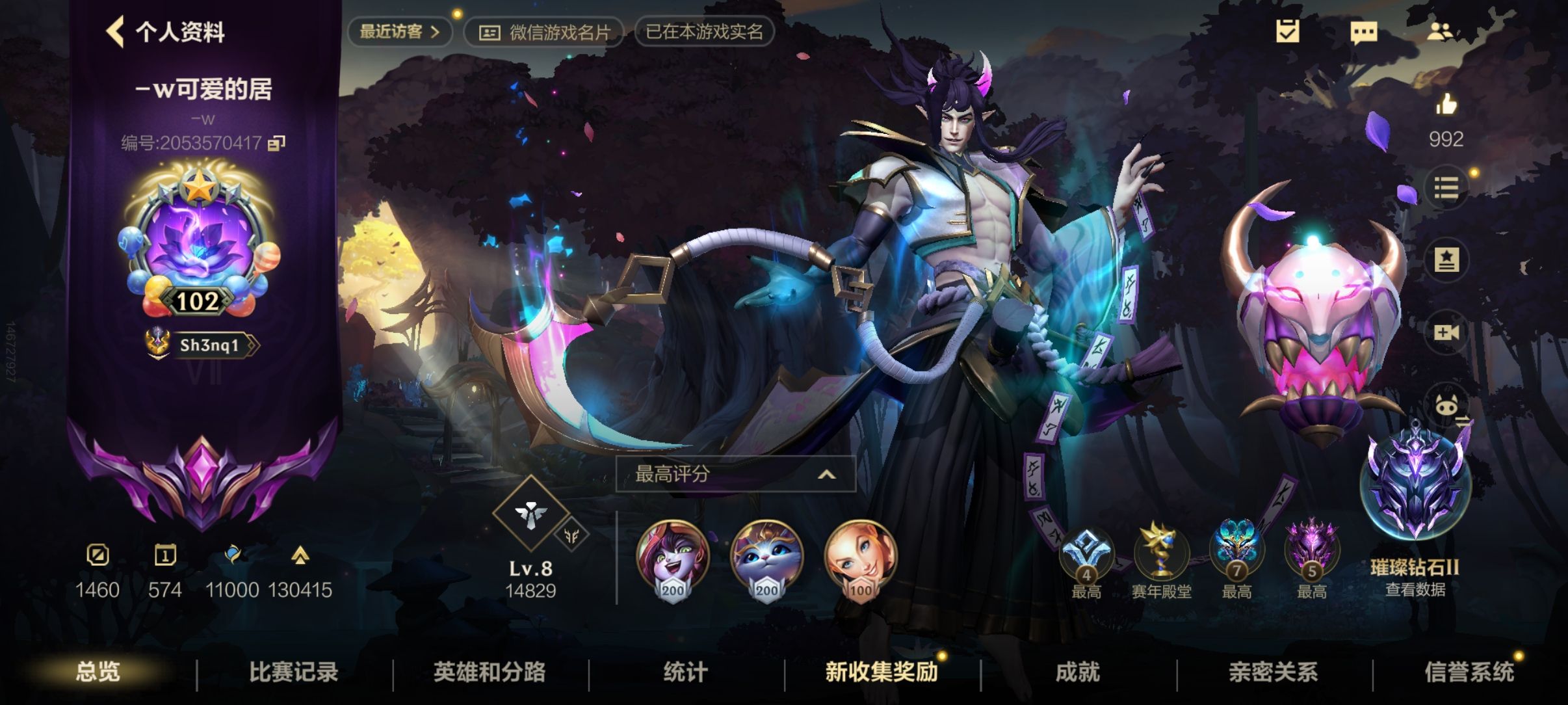Switch to 英雄和分路 tab
Viewport: 1568px width, 705px height.
pos(490,672)
